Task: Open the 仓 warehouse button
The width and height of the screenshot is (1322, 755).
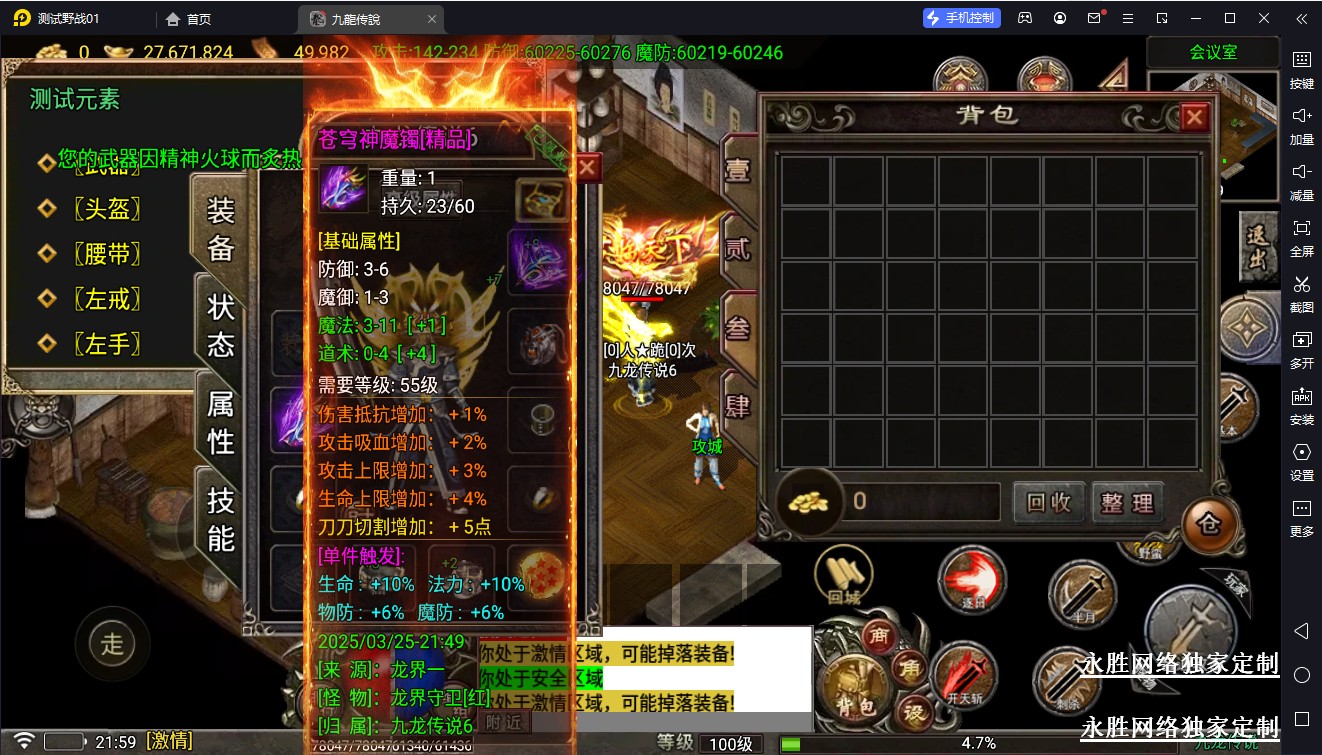Action: [x=1208, y=523]
